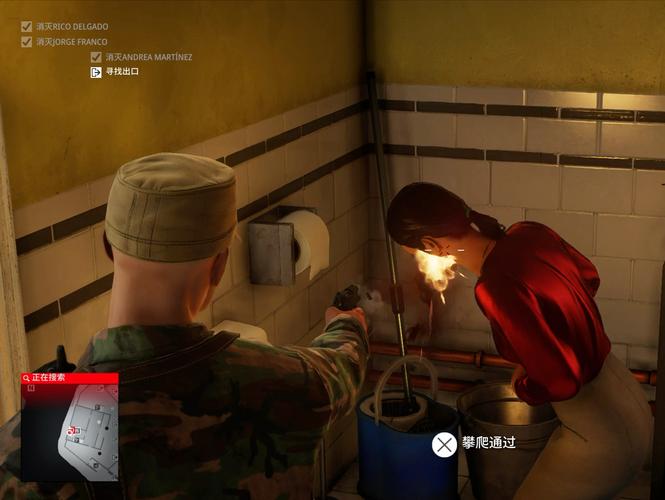Screen dimensions: 665x500
Task: Click the red searching status banner
Action: coord(69,378)
